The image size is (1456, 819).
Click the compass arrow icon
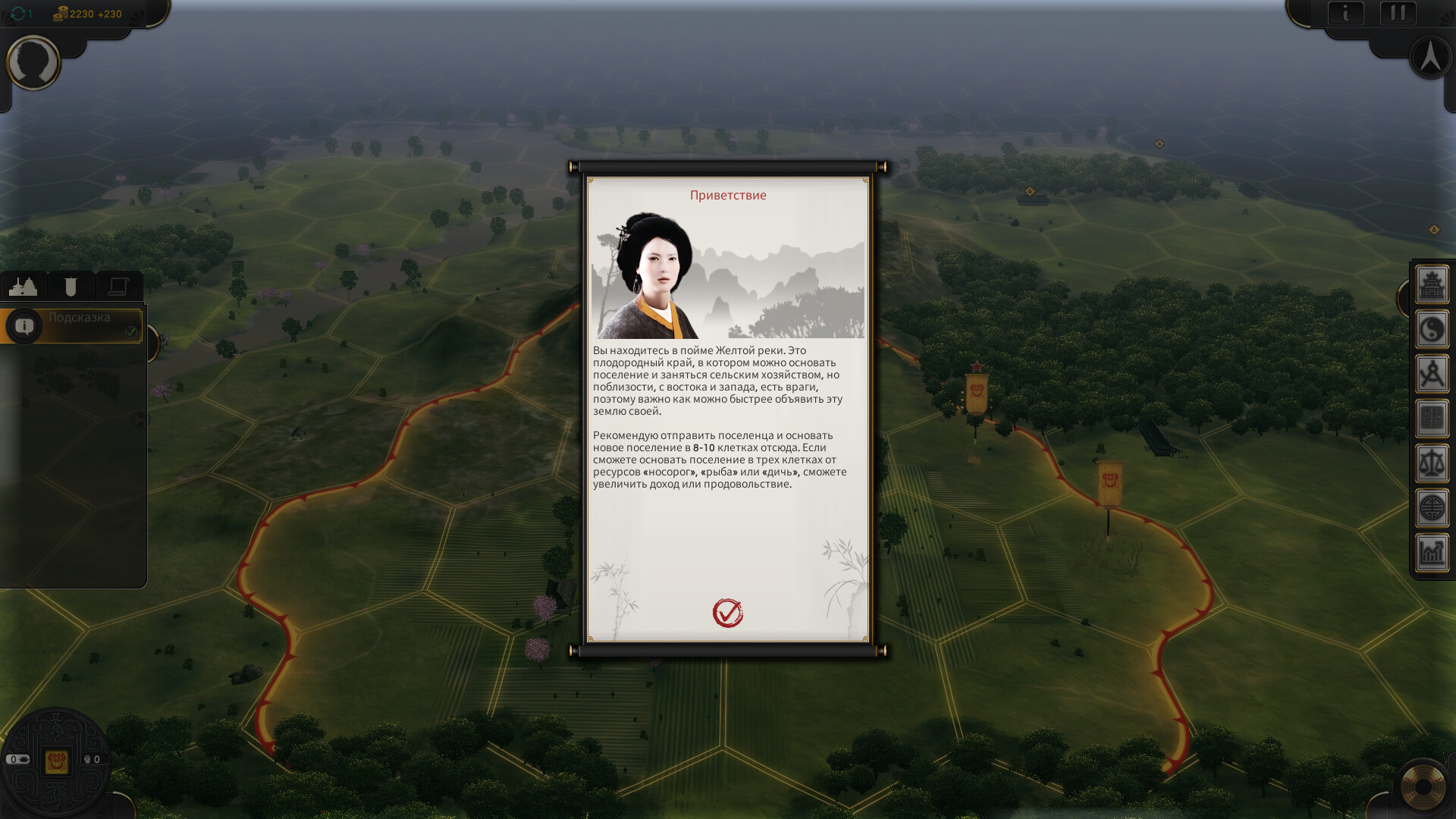1430,57
